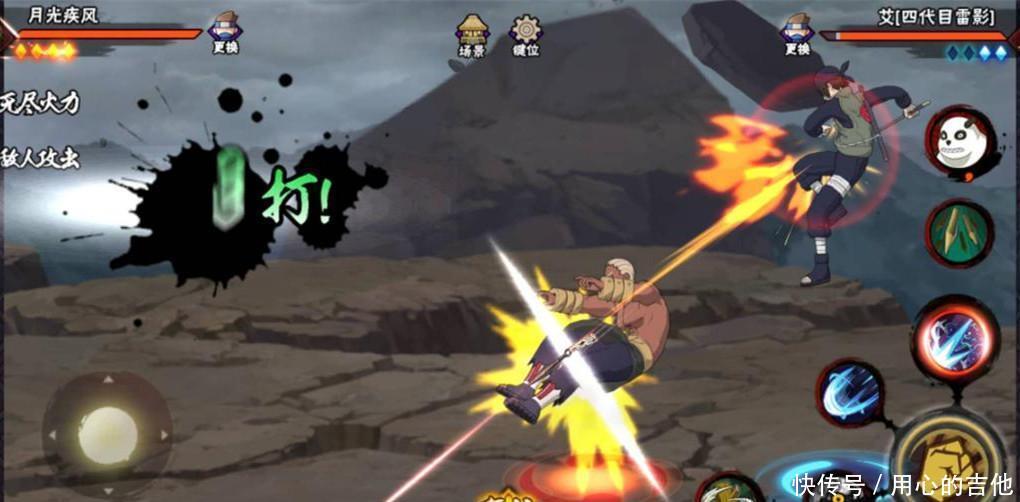Swap the left player's ninja via 更换
This screenshot has width=1020, height=502.
[225, 33]
